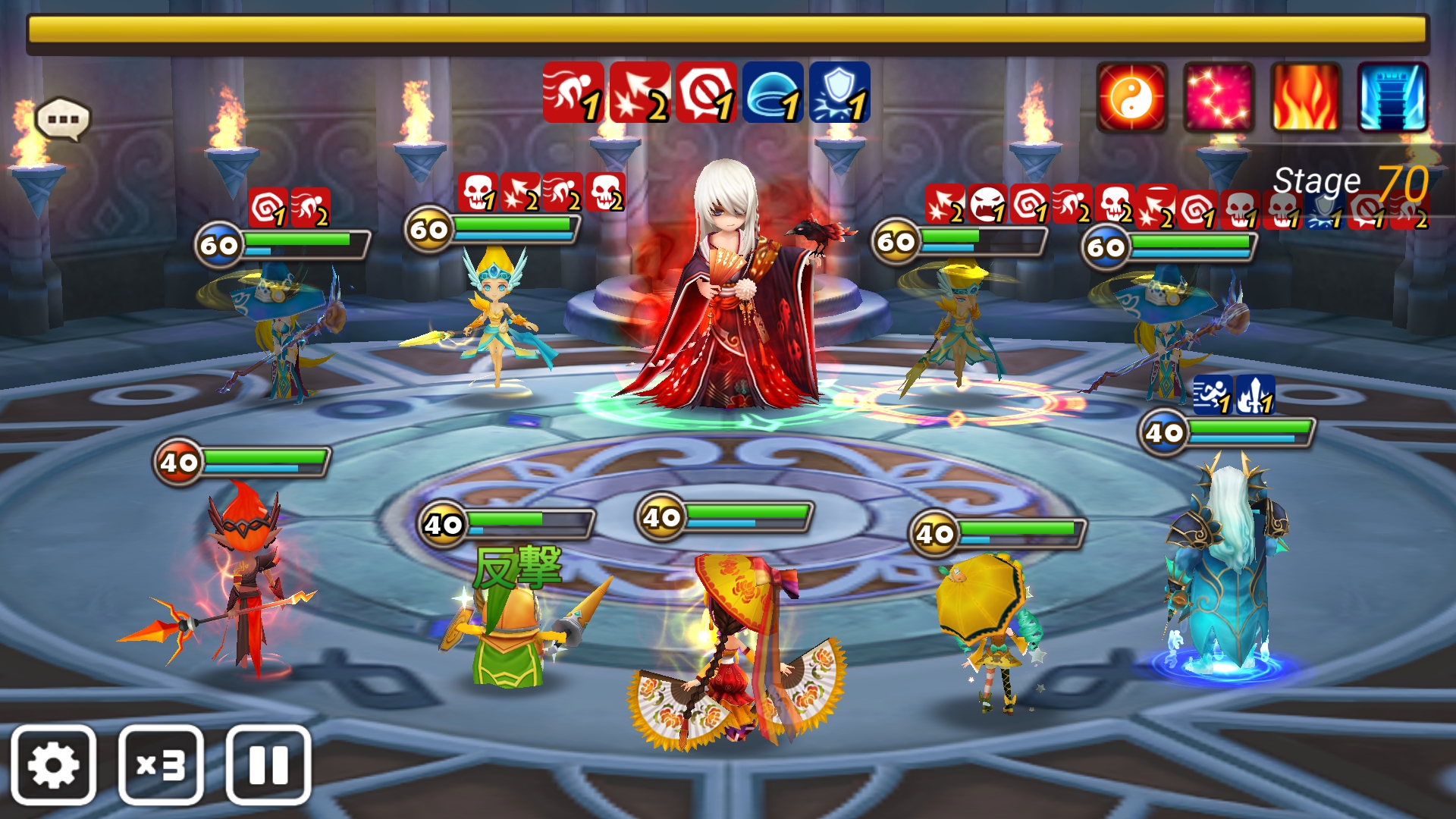The width and height of the screenshot is (1456, 819).
Task: Open the chat speech bubble
Action: tap(63, 119)
